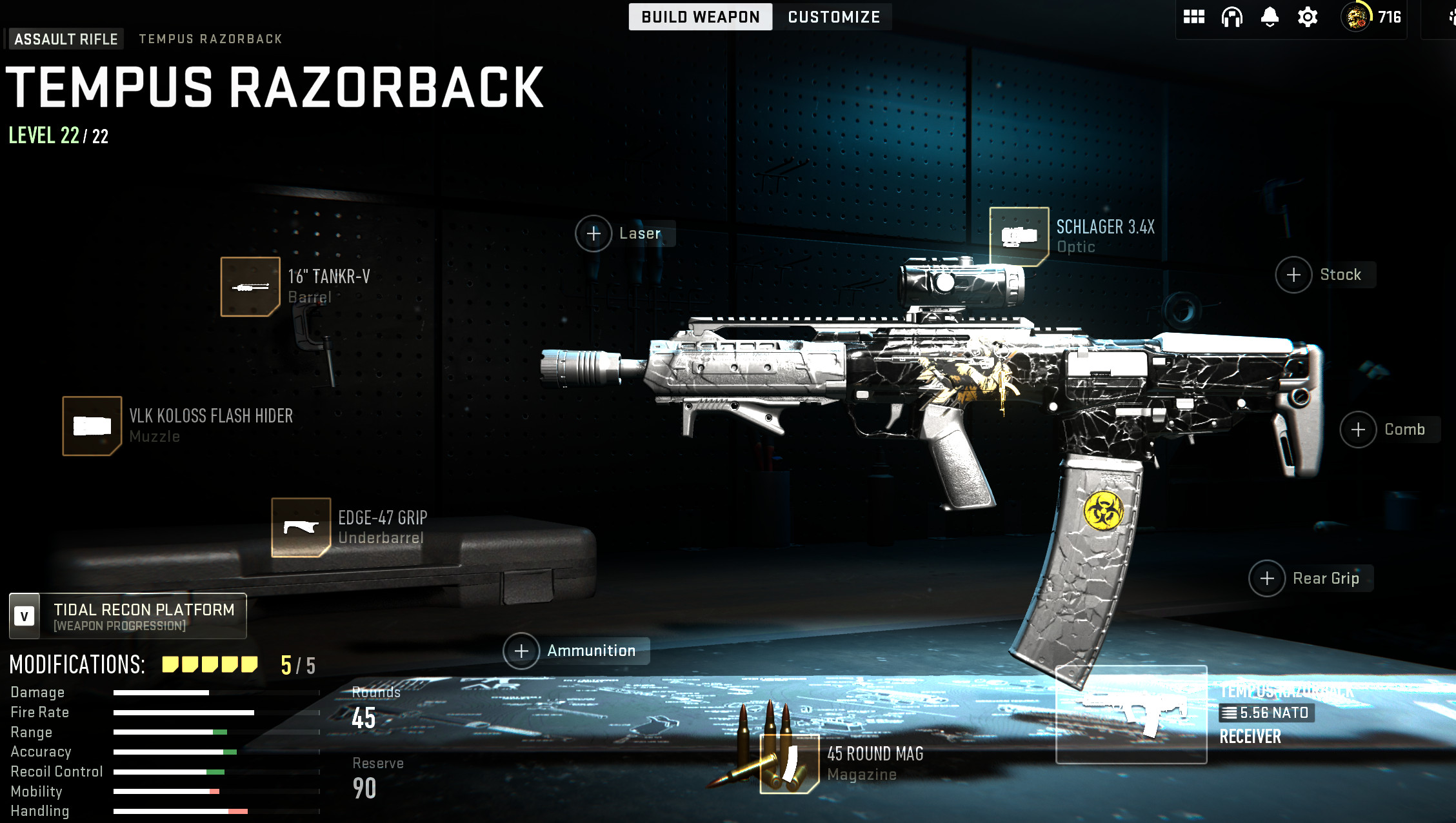Change the Edge-47 Grip underbarrel
Screen dimensions: 1456x823
coord(301,528)
